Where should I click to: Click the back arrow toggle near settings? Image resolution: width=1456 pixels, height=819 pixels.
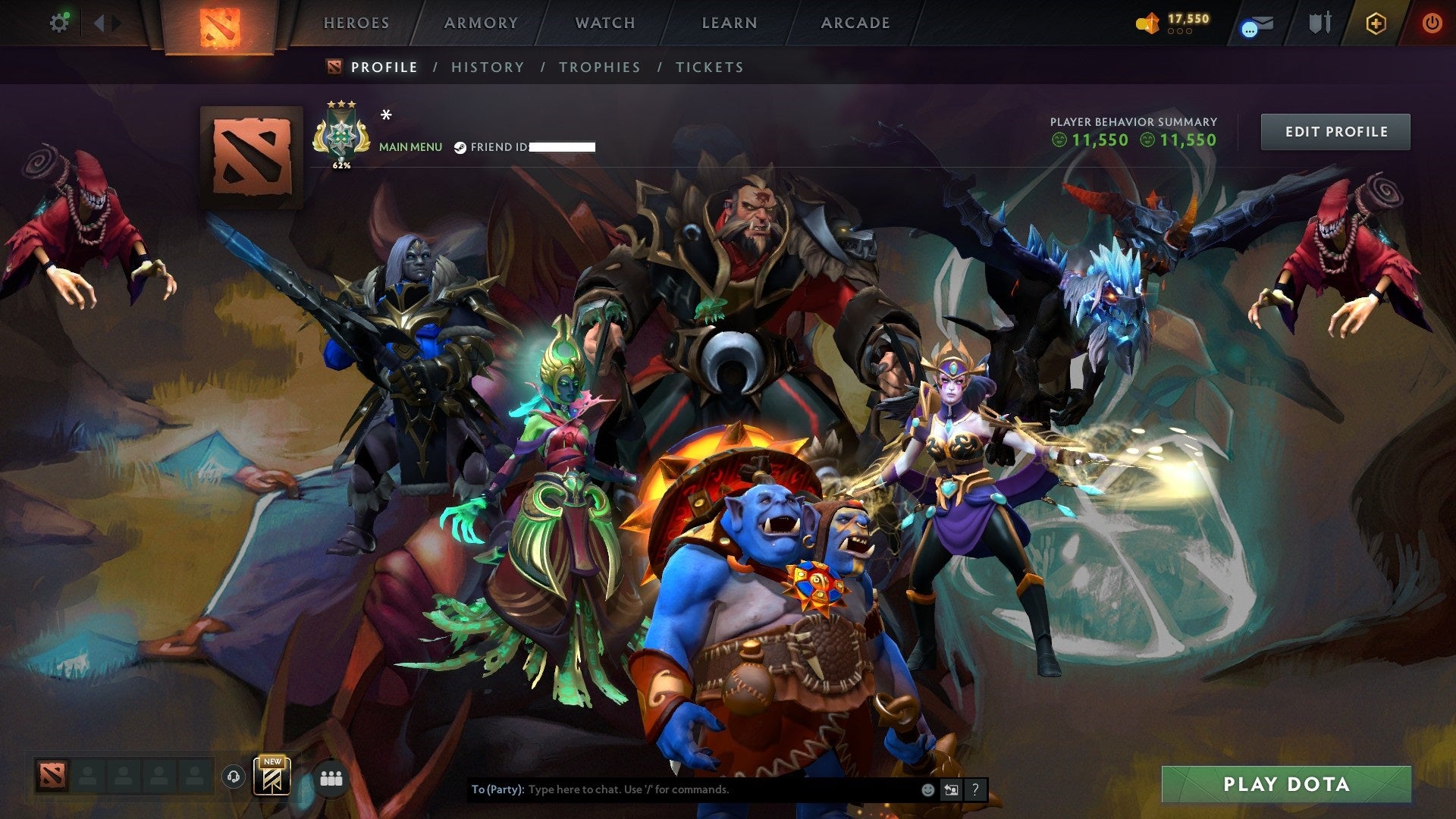point(98,22)
